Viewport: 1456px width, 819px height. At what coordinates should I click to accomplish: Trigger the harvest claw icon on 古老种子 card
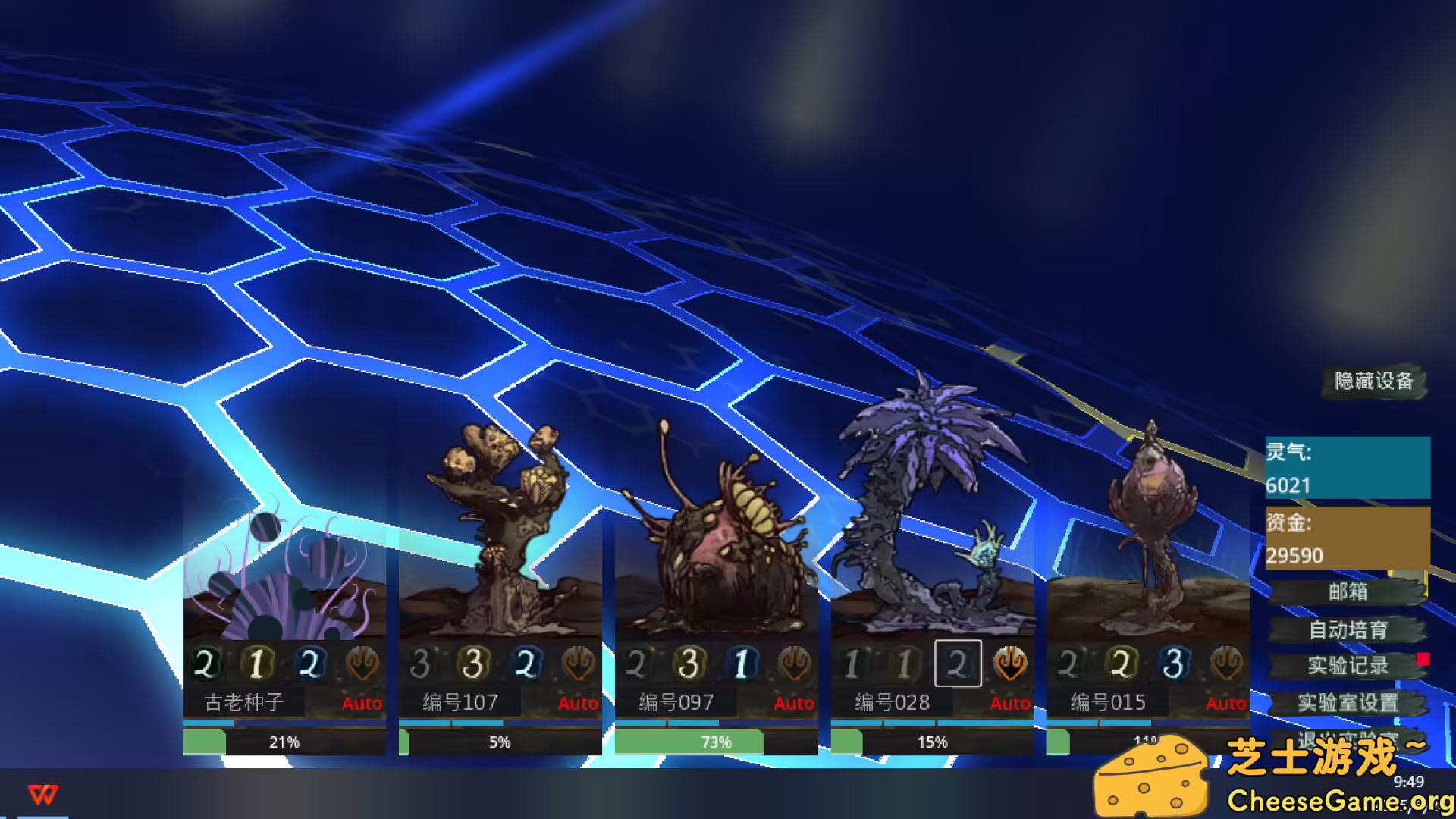point(362,663)
